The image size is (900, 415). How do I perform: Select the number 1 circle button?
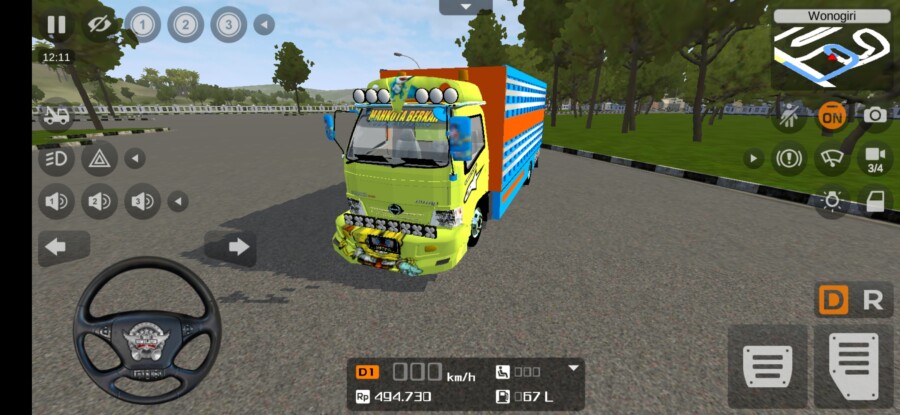click(x=142, y=24)
